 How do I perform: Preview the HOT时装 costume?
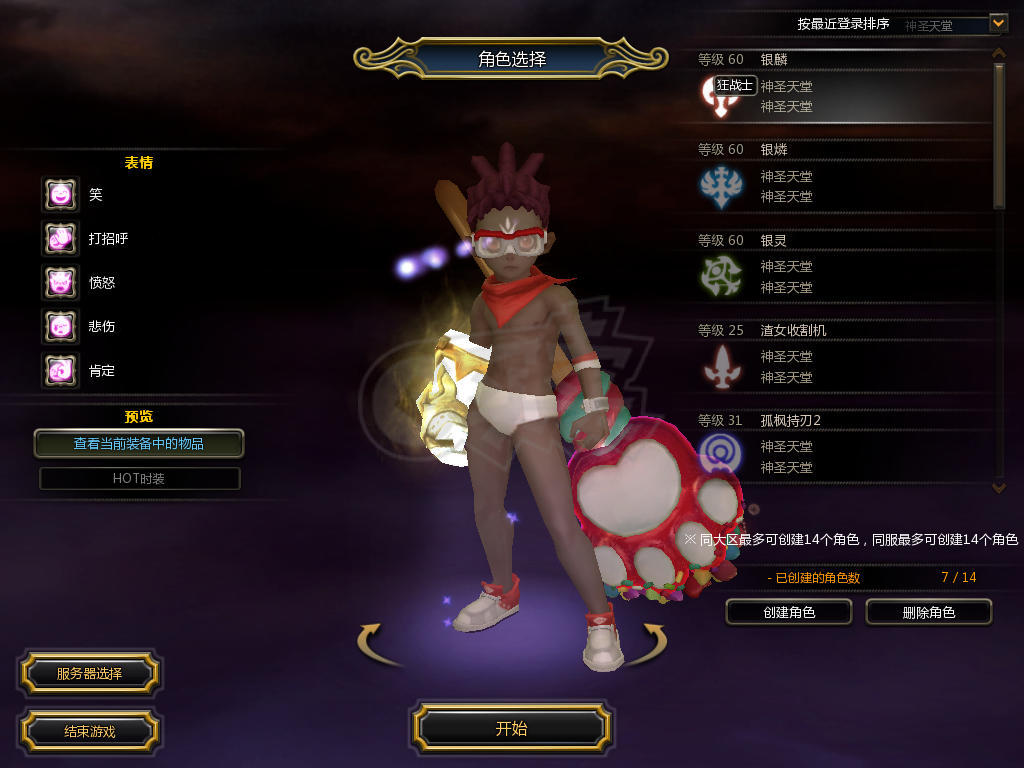click(x=139, y=479)
